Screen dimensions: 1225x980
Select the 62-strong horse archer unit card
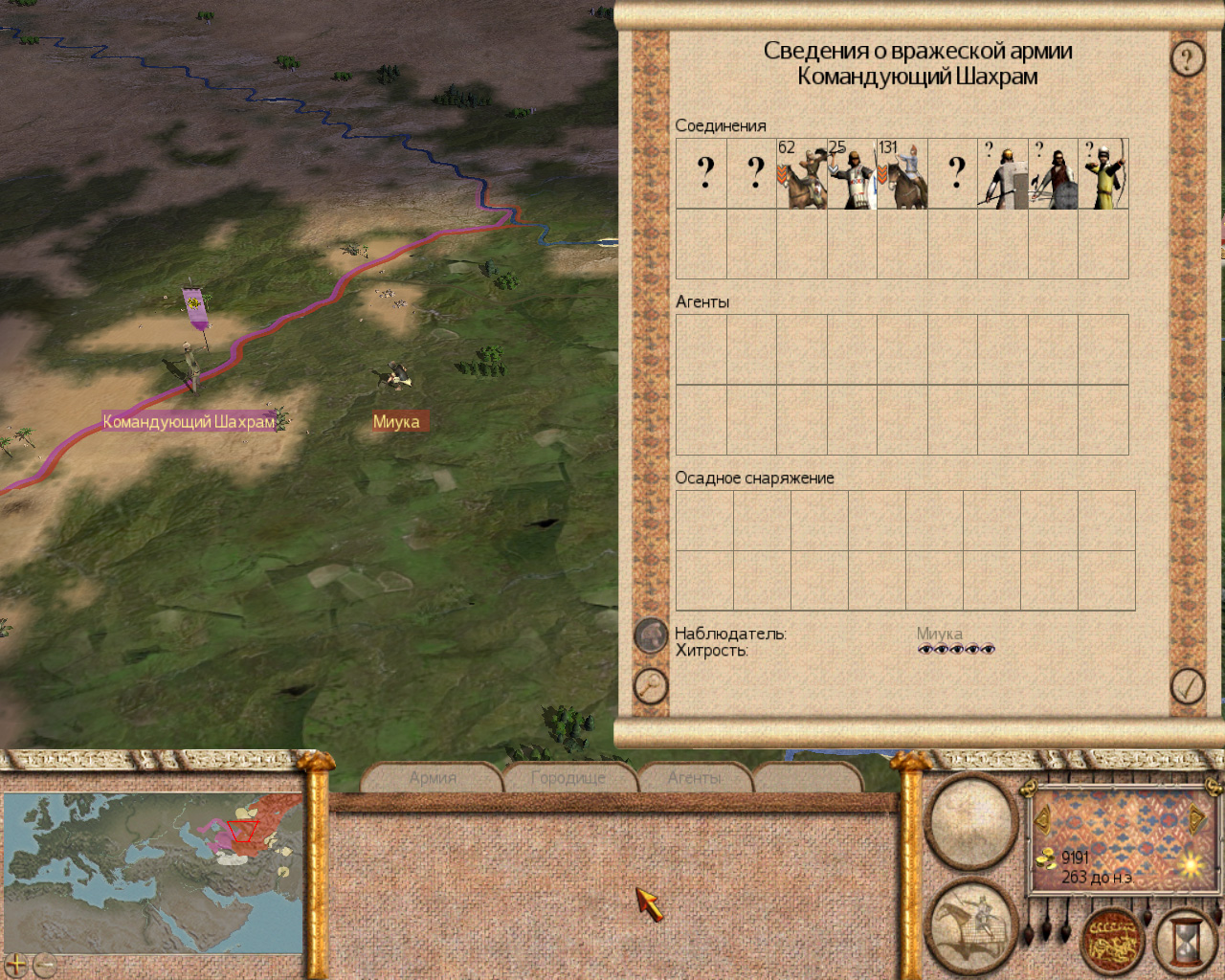click(x=802, y=174)
